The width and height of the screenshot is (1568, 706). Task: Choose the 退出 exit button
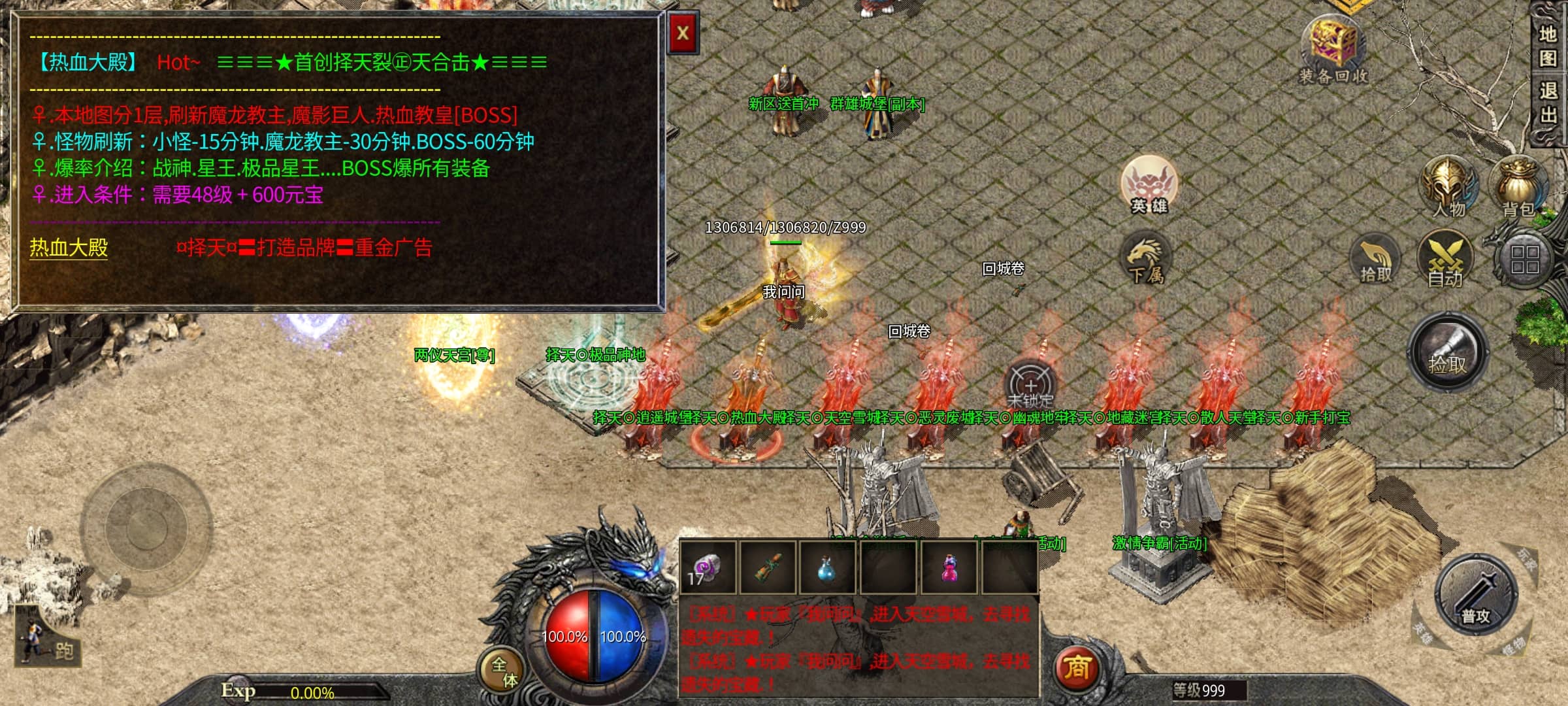click(1548, 103)
